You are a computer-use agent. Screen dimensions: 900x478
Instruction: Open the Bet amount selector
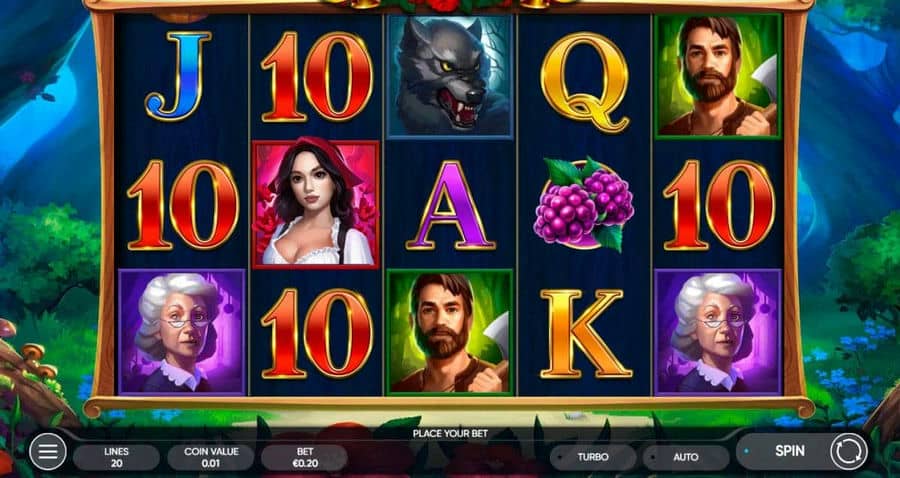[x=304, y=457]
